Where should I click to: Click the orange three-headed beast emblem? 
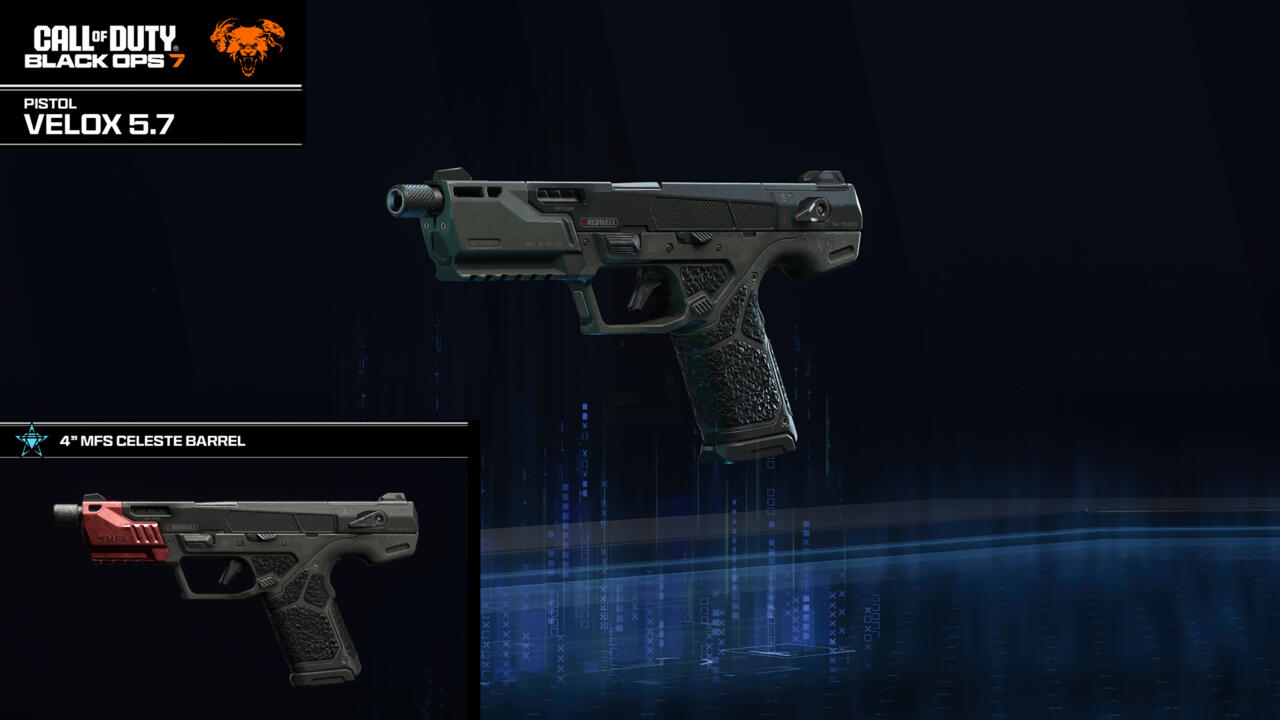click(x=247, y=45)
